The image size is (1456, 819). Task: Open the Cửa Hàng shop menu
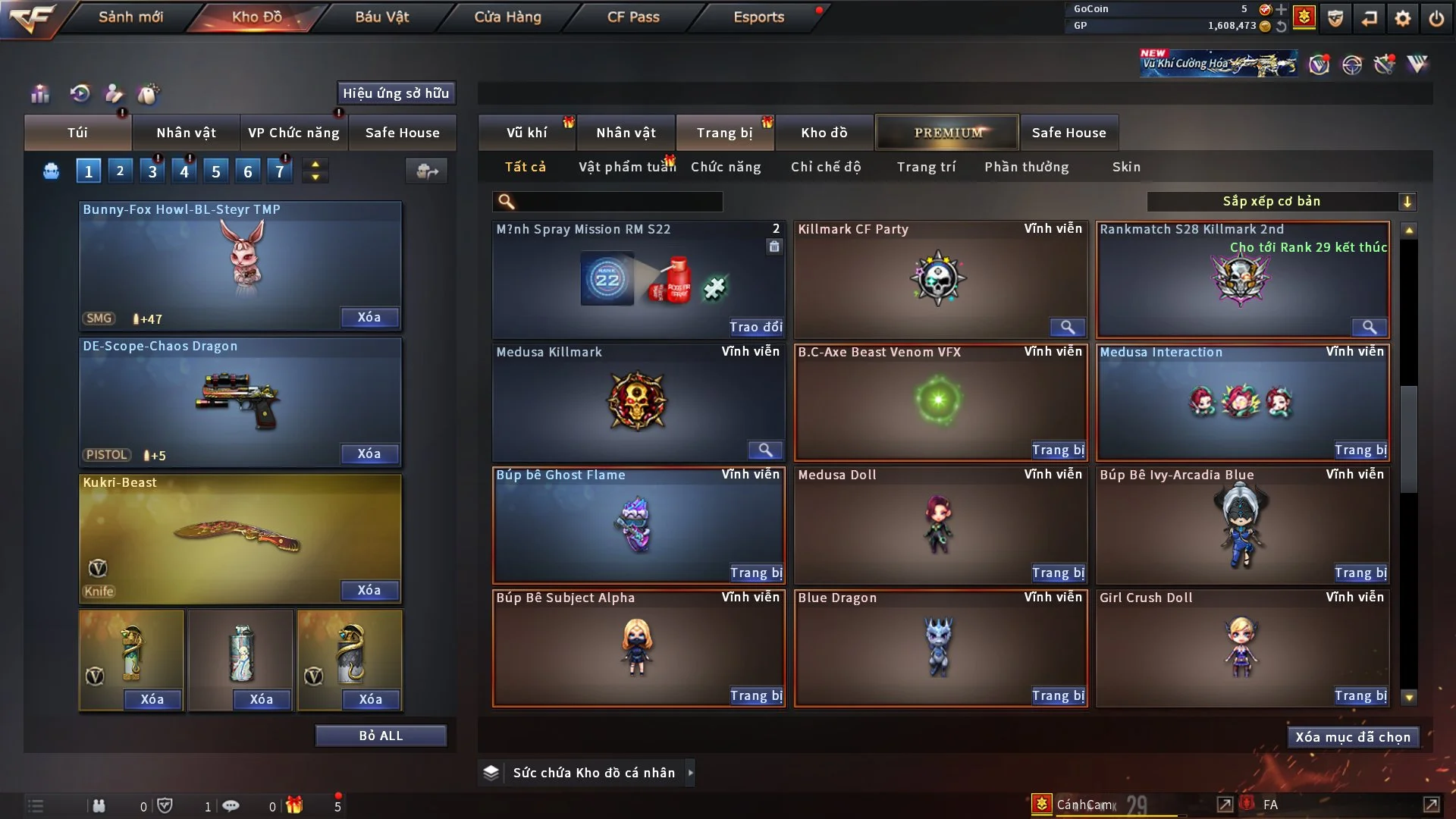pyautogui.click(x=507, y=17)
